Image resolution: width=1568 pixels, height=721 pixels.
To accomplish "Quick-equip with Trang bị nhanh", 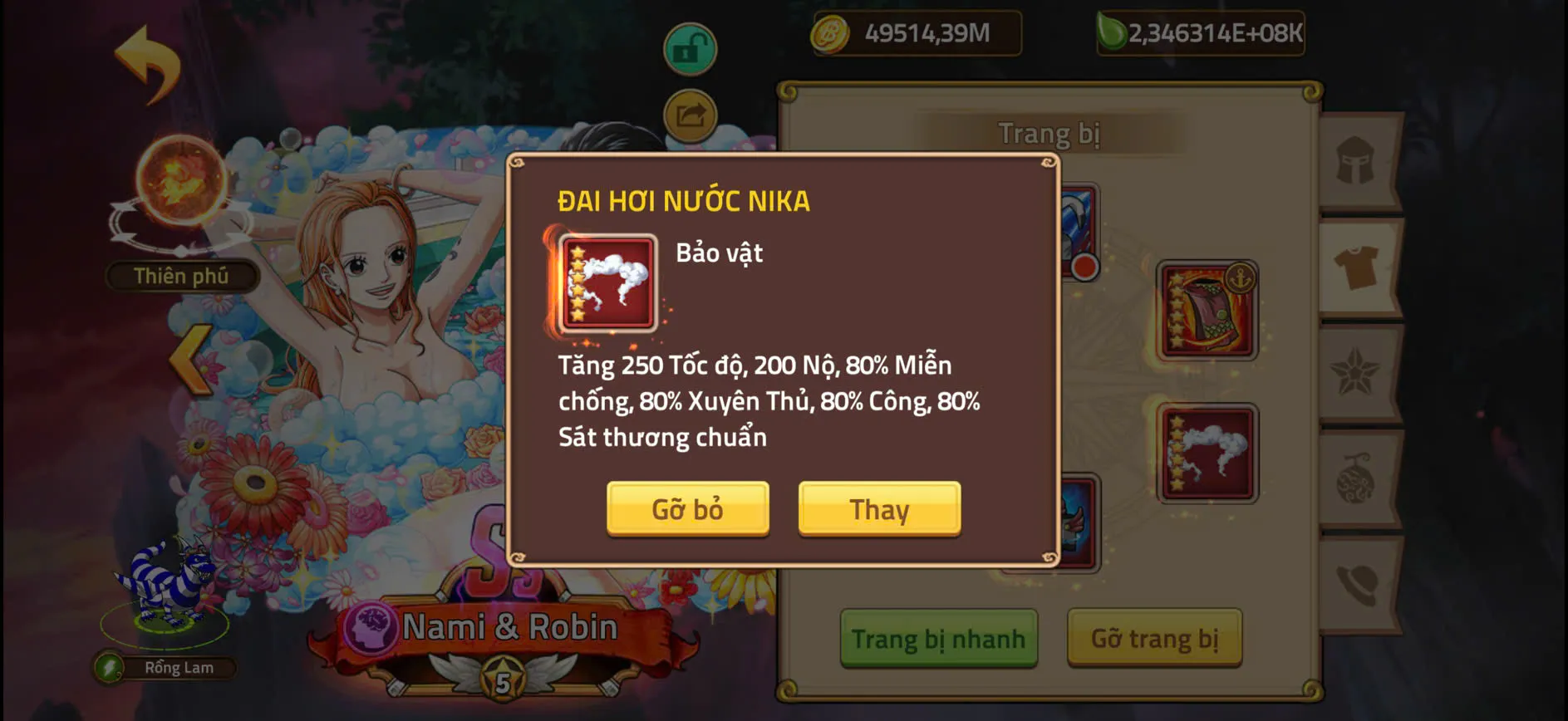I will [x=938, y=638].
